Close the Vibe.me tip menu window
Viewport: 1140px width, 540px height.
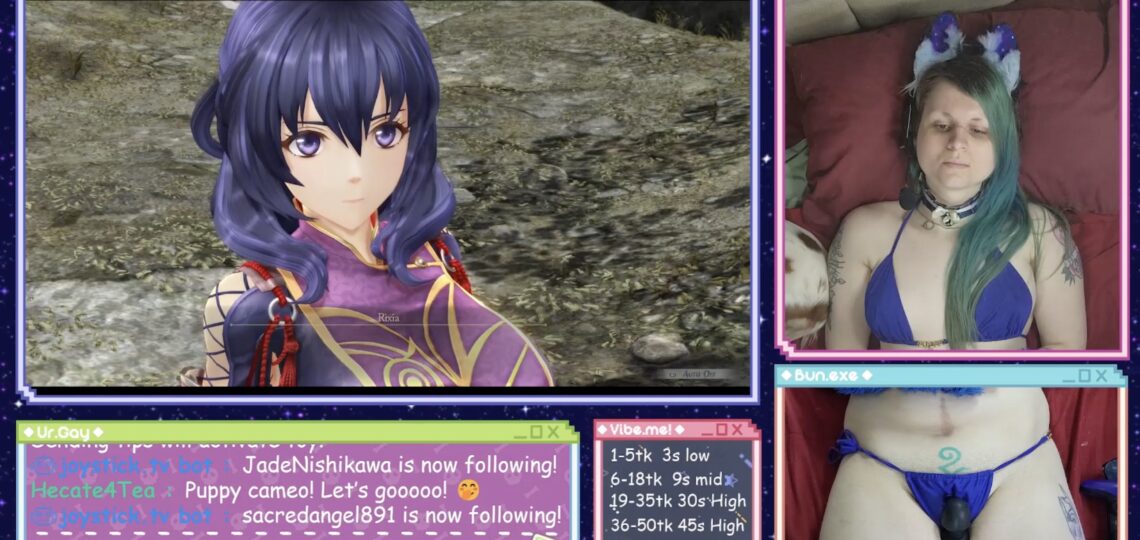point(737,429)
